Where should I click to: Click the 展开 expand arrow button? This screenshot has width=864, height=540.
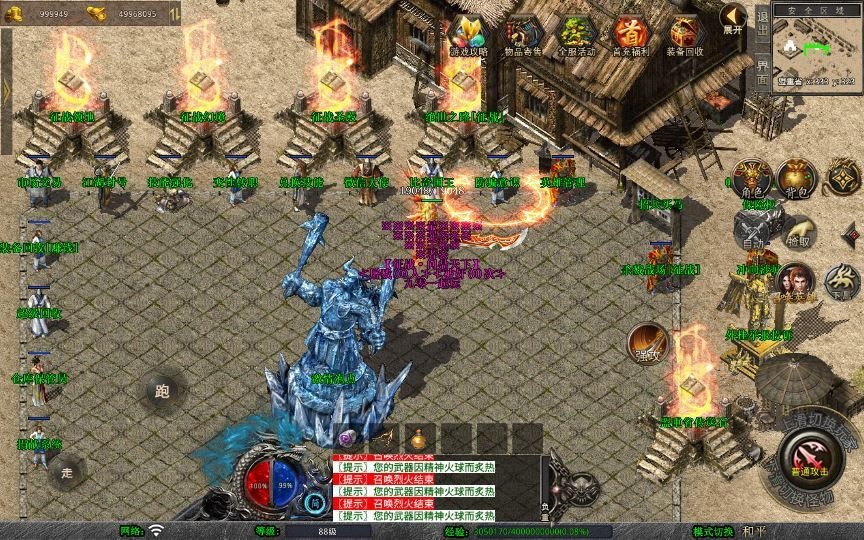click(x=733, y=18)
